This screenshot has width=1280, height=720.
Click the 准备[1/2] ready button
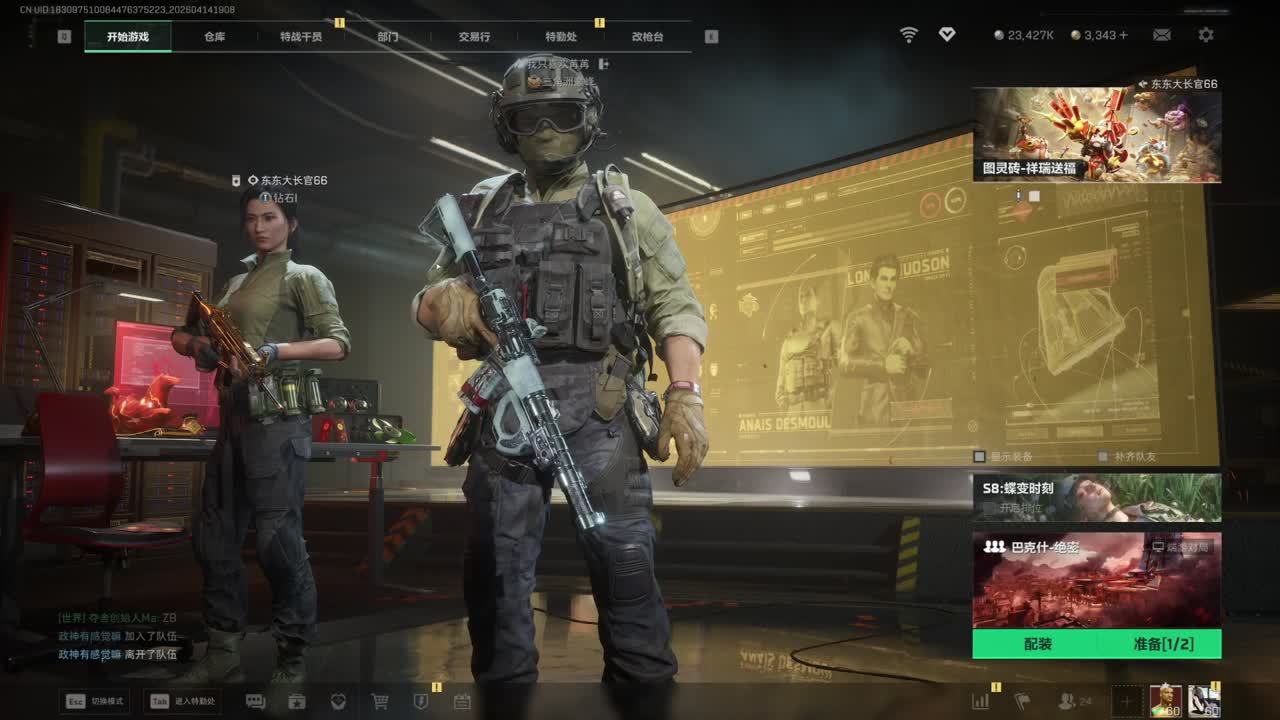(1162, 644)
